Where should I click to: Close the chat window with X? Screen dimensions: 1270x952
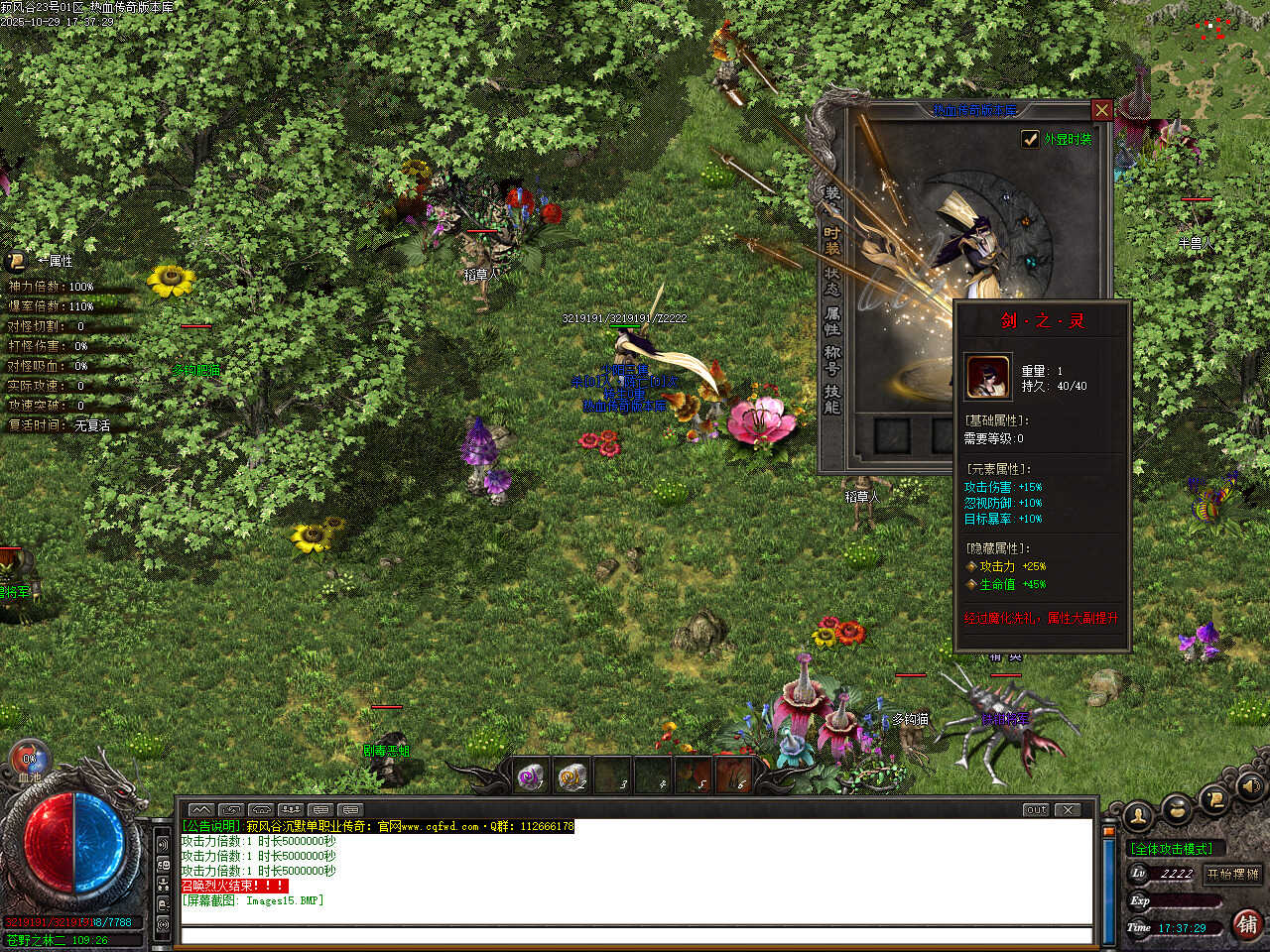(1068, 810)
